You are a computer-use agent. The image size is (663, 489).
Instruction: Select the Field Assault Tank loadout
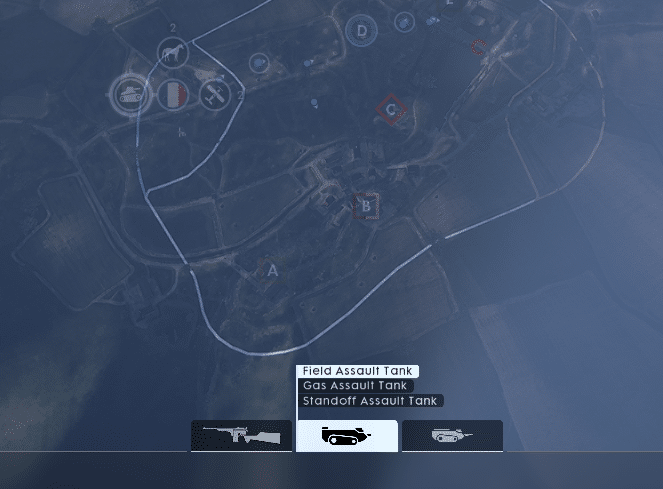click(359, 371)
